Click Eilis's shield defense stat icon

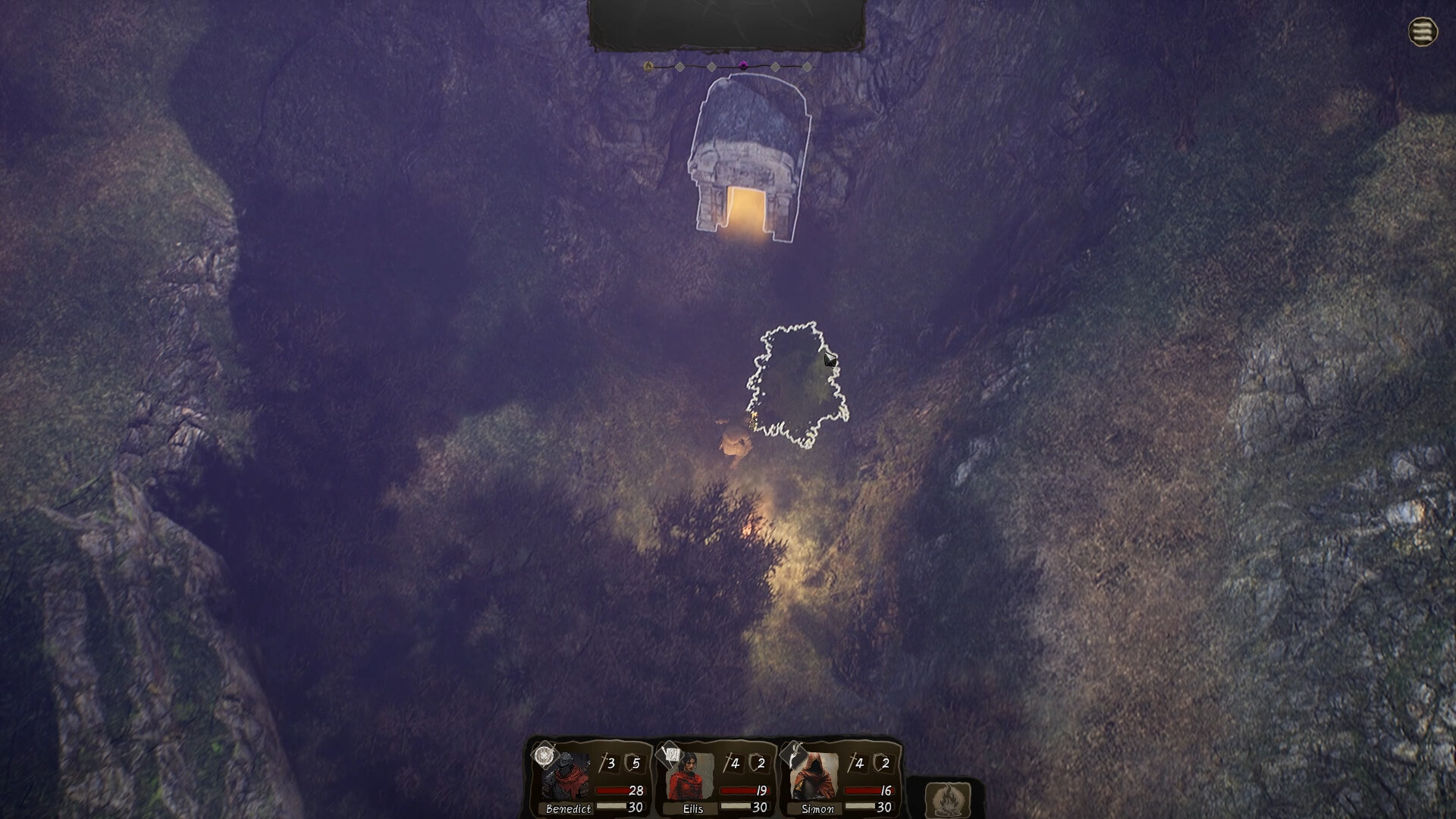click(755, 761)
